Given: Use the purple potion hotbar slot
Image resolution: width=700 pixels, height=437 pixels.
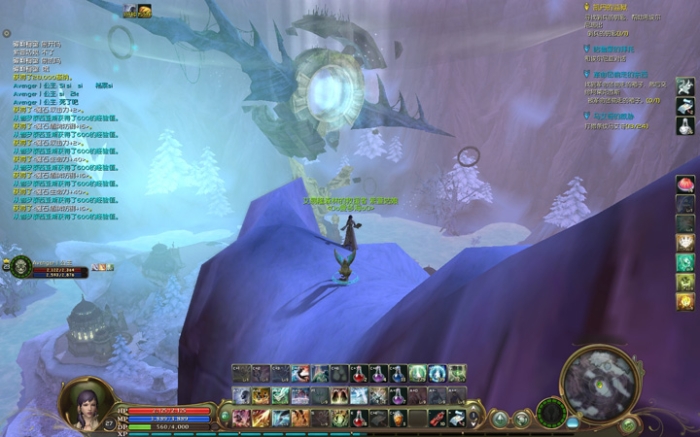Looking at the screenshot, I should tap(378, 374).
